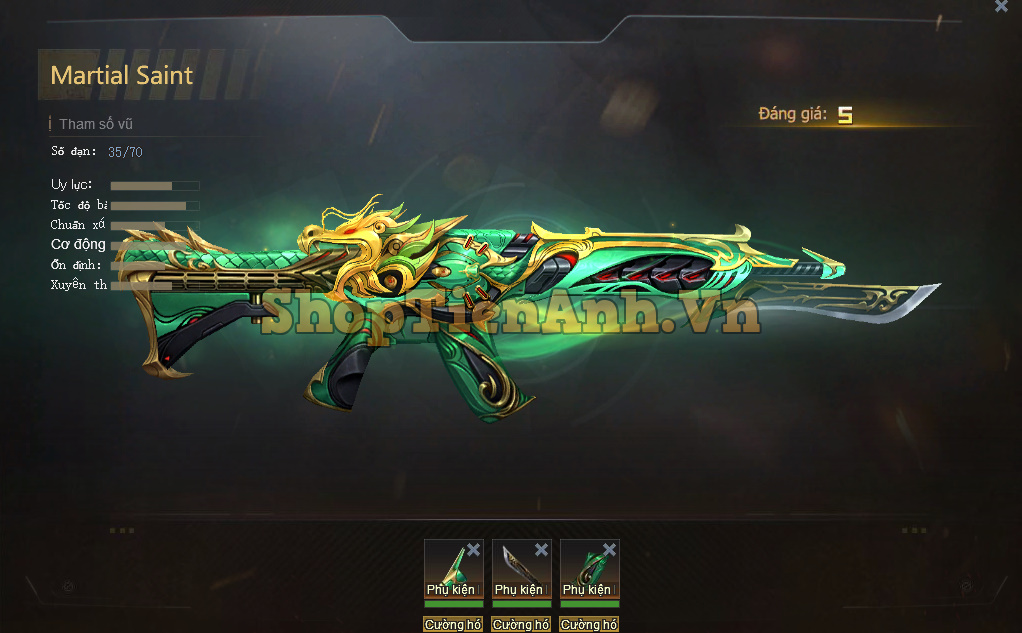Select the green spike accessory slot
The width and height of the screenshot is (1022, 633).
(x=450, y=568)
